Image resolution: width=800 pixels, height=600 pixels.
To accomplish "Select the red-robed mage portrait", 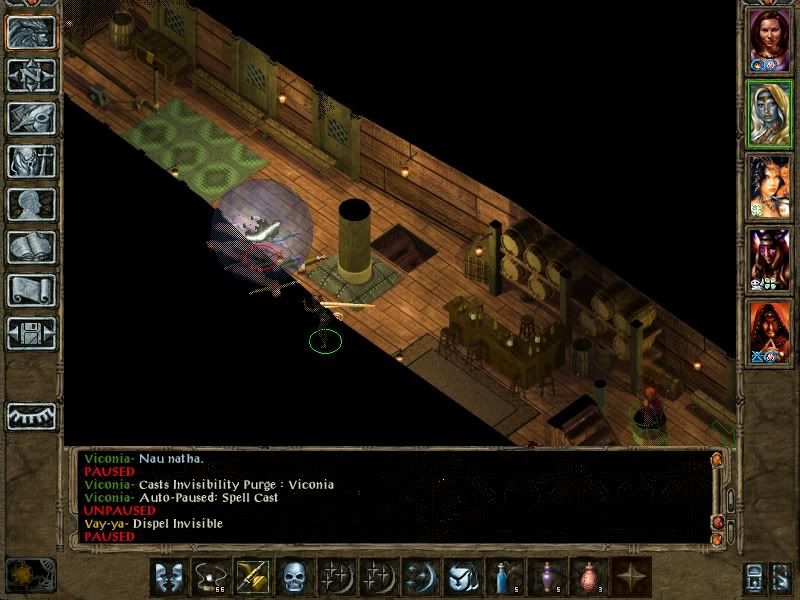I will tap(770, 334).
